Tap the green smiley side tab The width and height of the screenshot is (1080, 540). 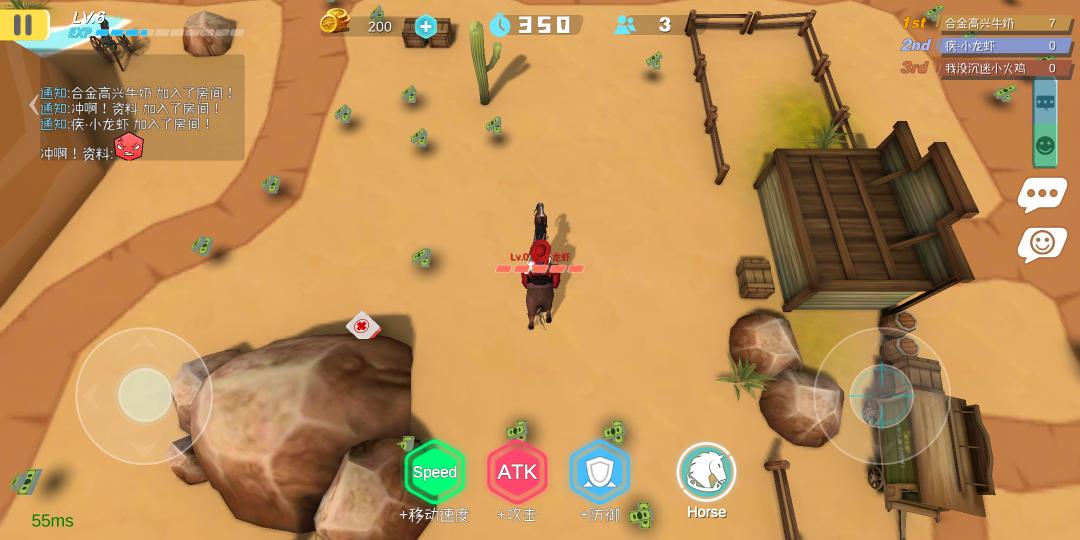coord(1045,145)
